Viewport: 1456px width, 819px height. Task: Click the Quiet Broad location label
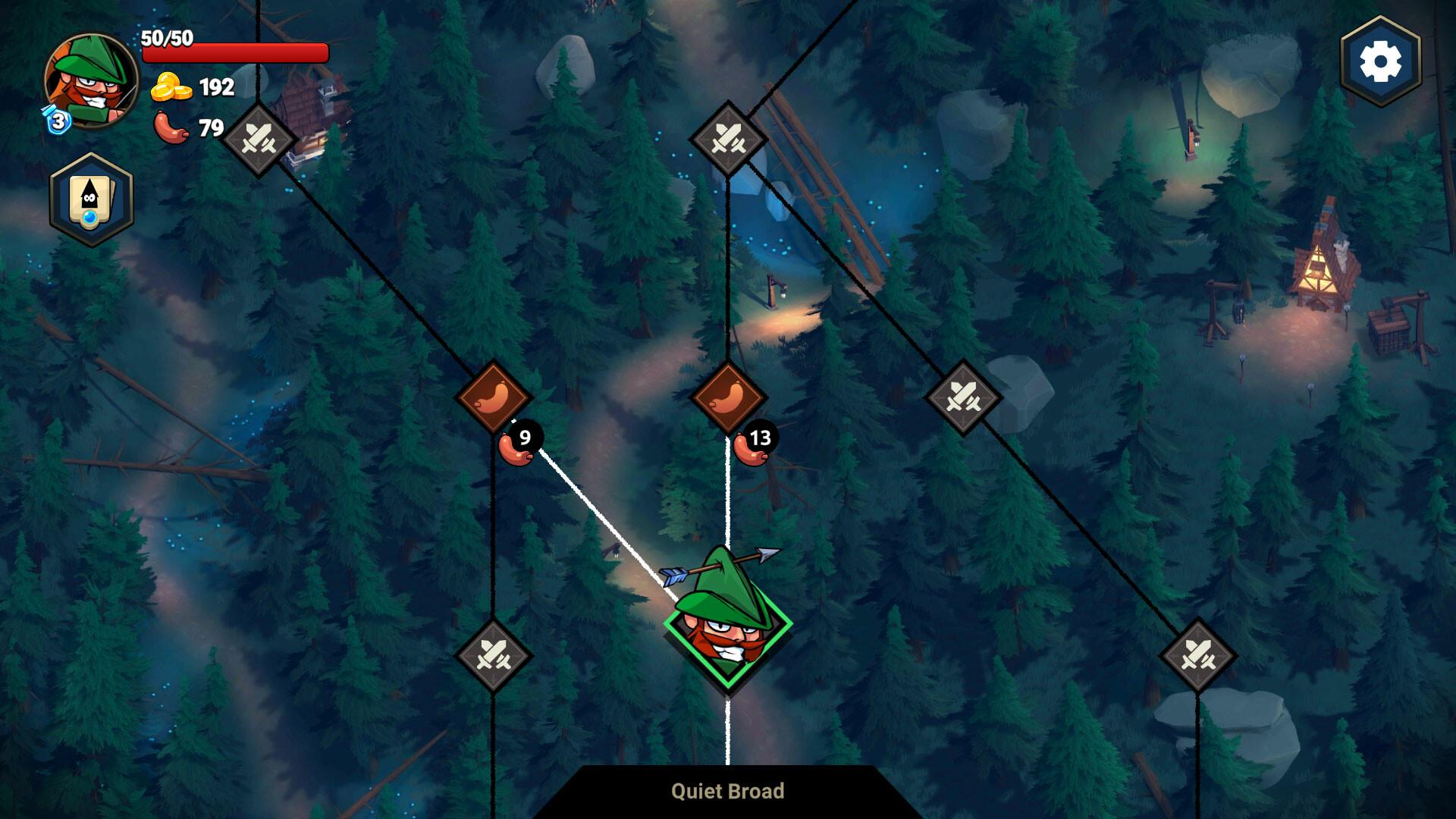(x=727, y=791)
